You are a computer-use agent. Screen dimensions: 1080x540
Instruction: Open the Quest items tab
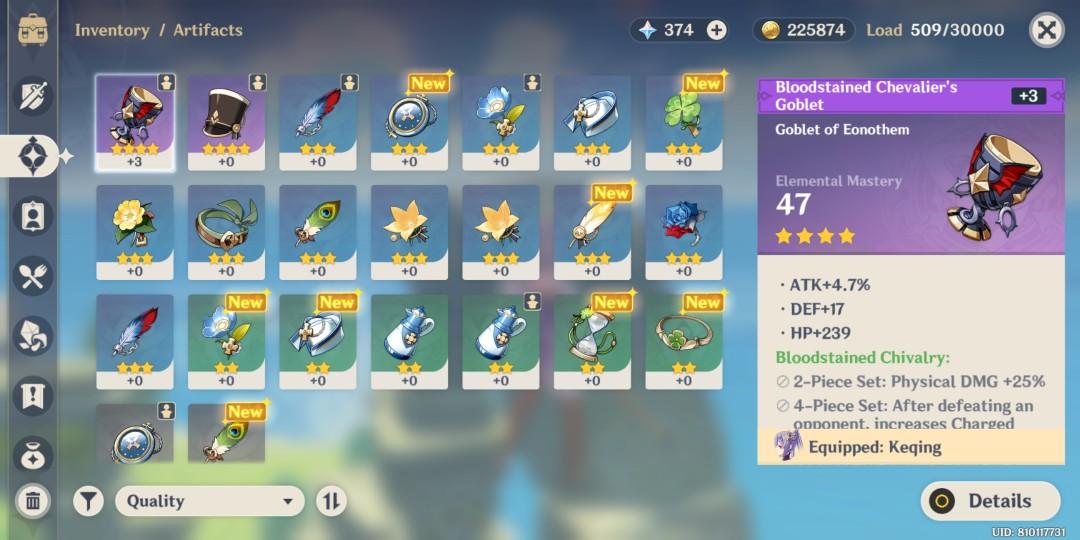pyautogui.click(x=33, y=395)
